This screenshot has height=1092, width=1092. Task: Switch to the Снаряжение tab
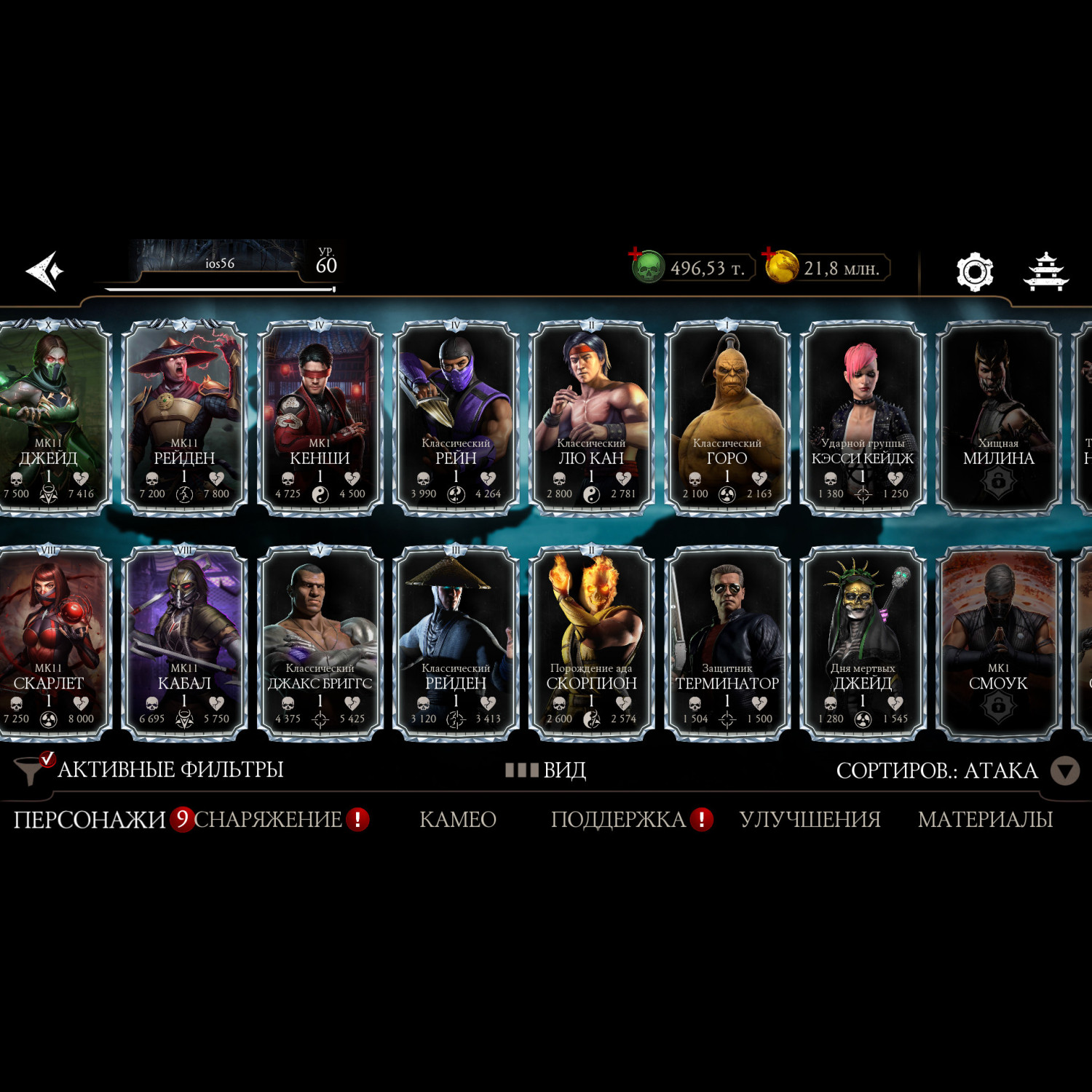(268, 820)
